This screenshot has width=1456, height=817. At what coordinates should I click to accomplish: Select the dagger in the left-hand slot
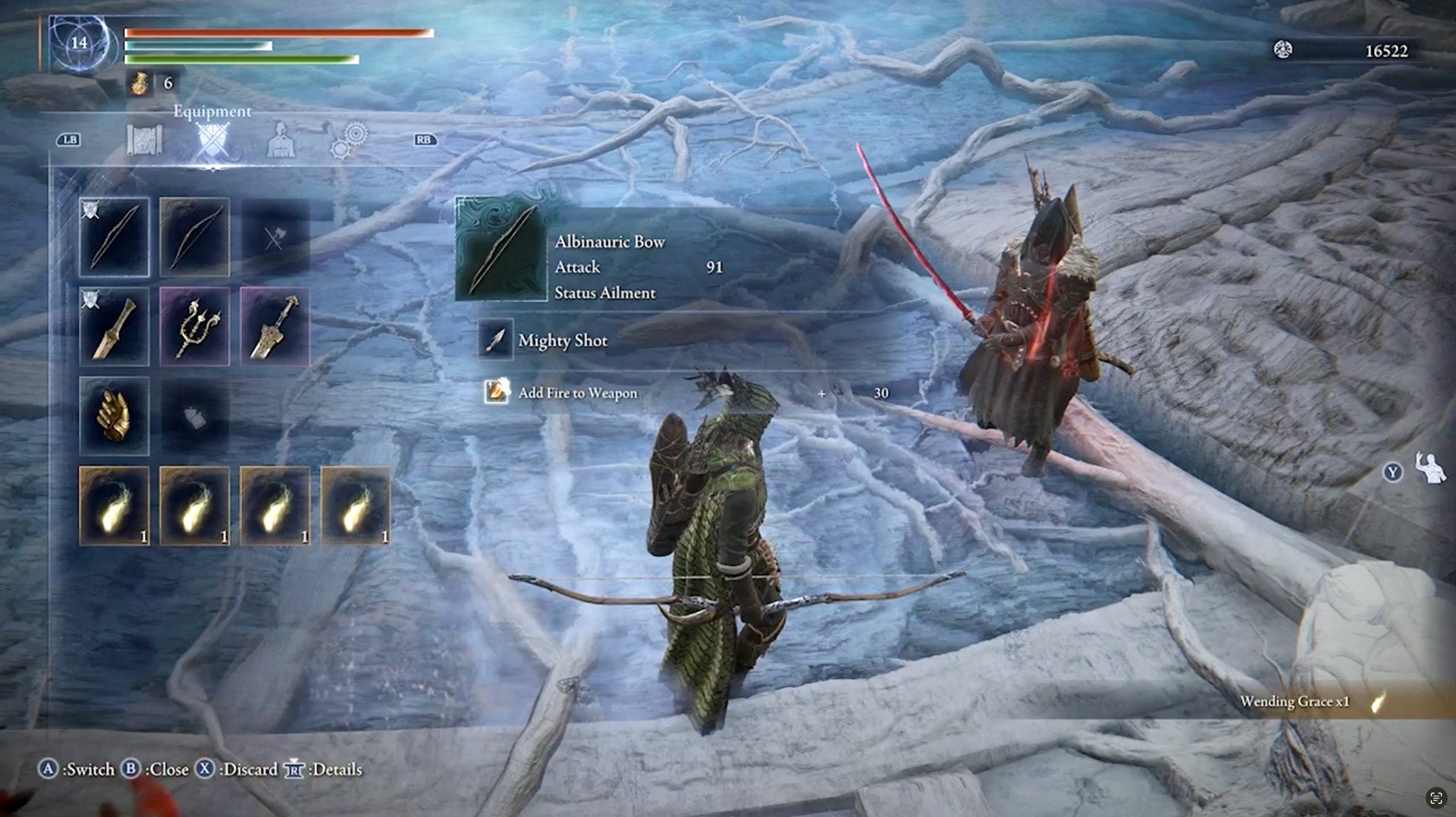[x=115, y=327]
